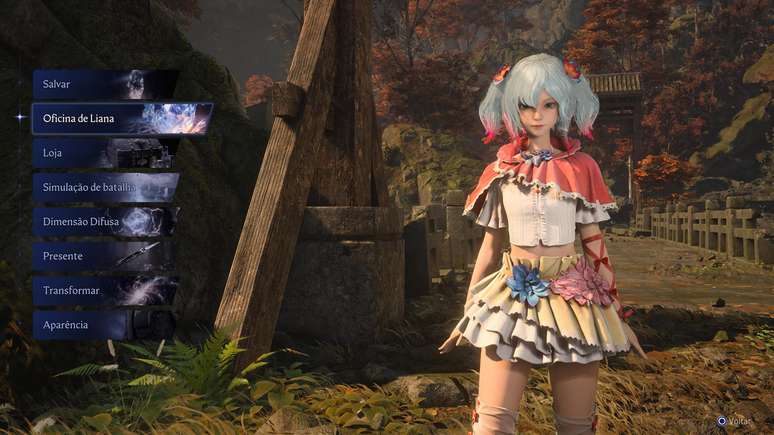Open Oficina de Liana
774x435 pixels.
120,119
